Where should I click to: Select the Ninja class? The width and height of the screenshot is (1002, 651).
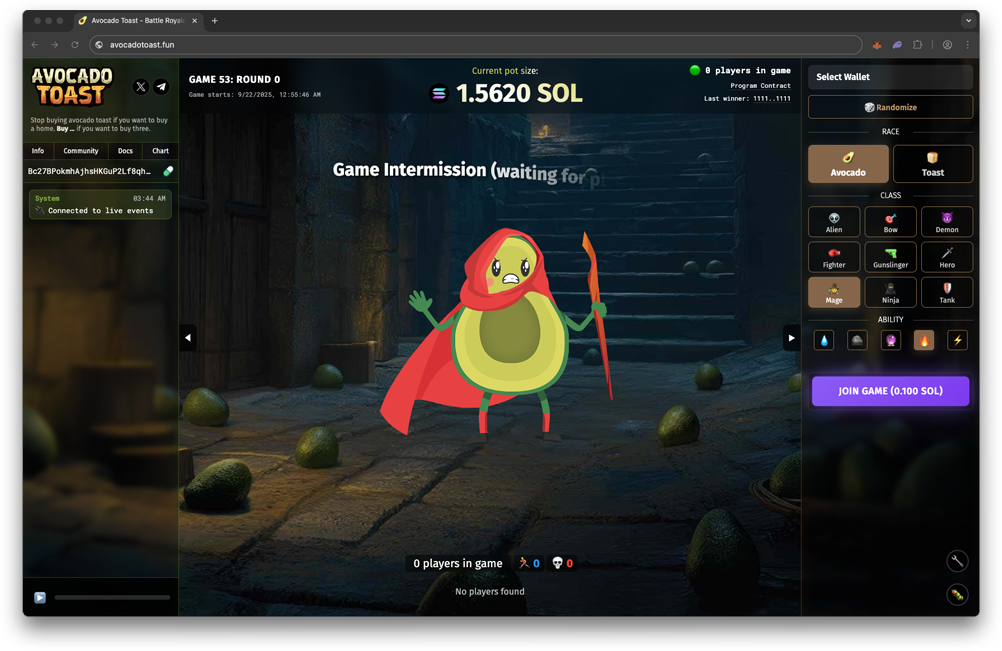tap(890, 292)
